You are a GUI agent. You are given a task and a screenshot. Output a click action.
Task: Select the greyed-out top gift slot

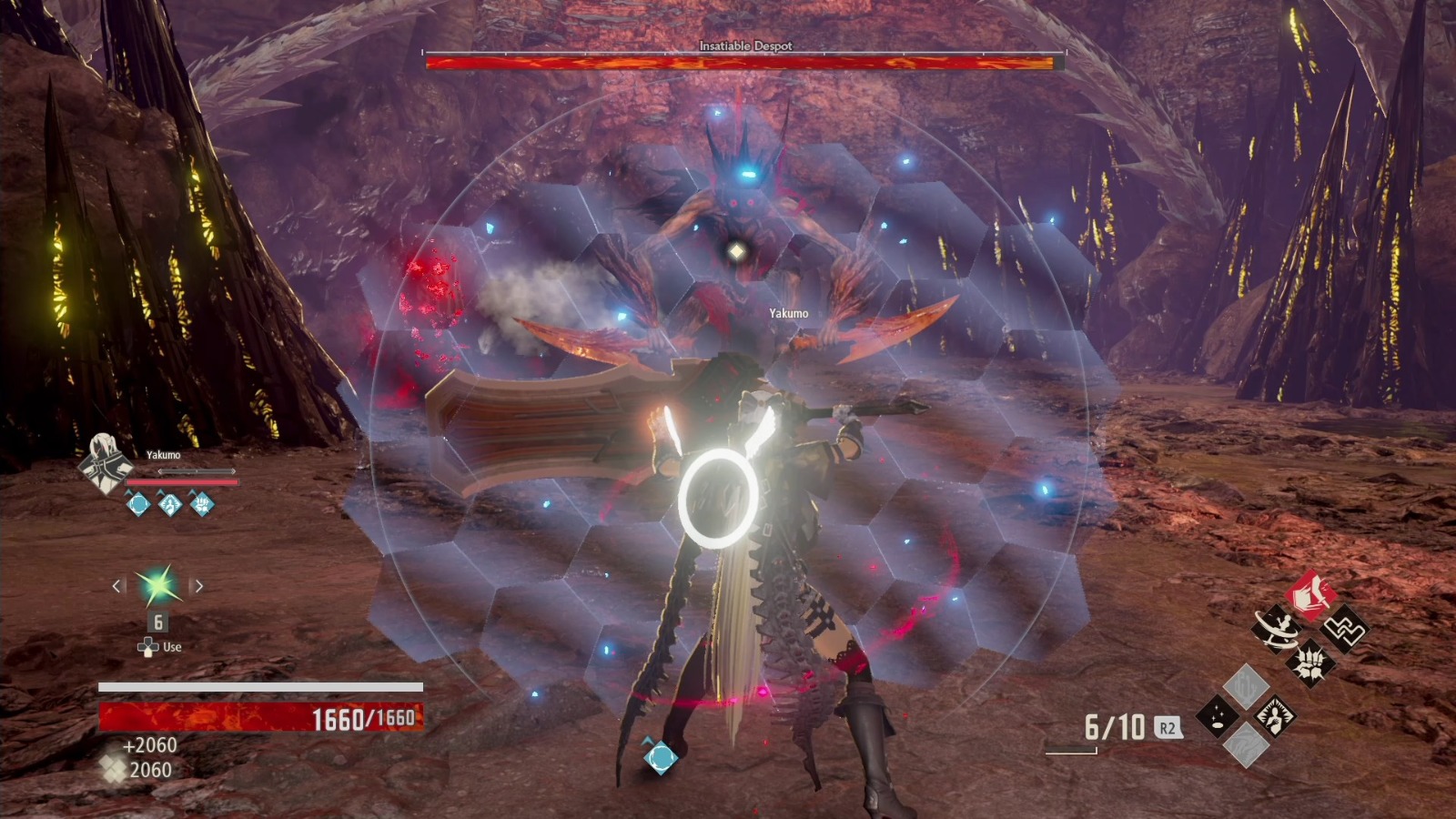tap(1246, 686)
